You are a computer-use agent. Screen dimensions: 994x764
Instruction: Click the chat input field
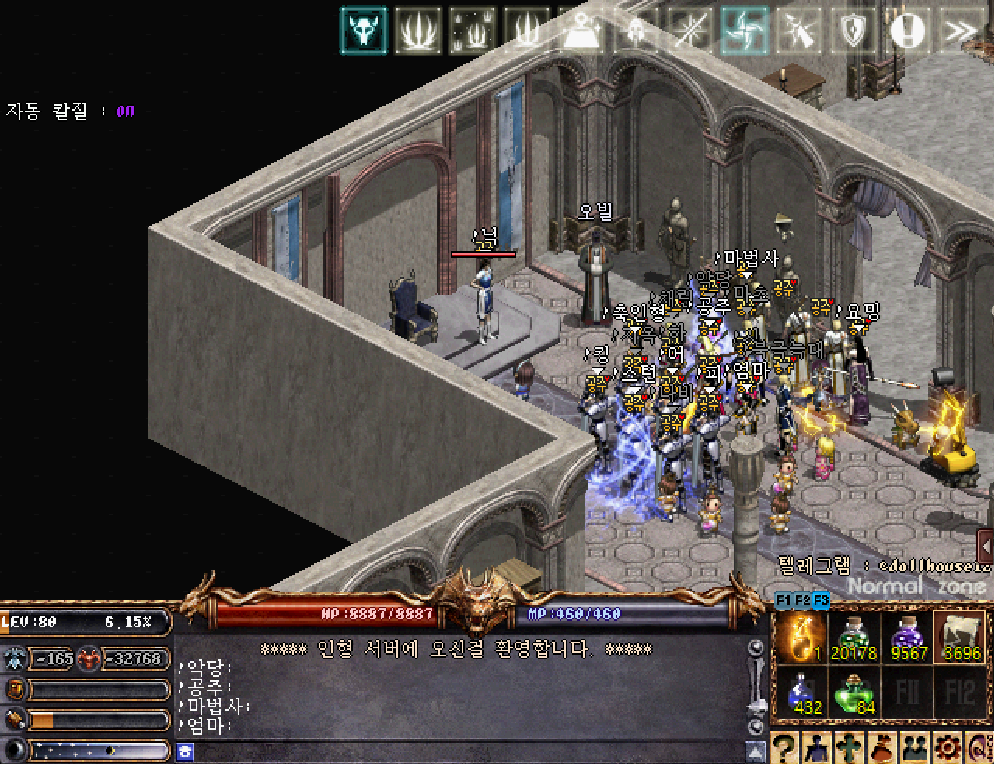point(460,751)
